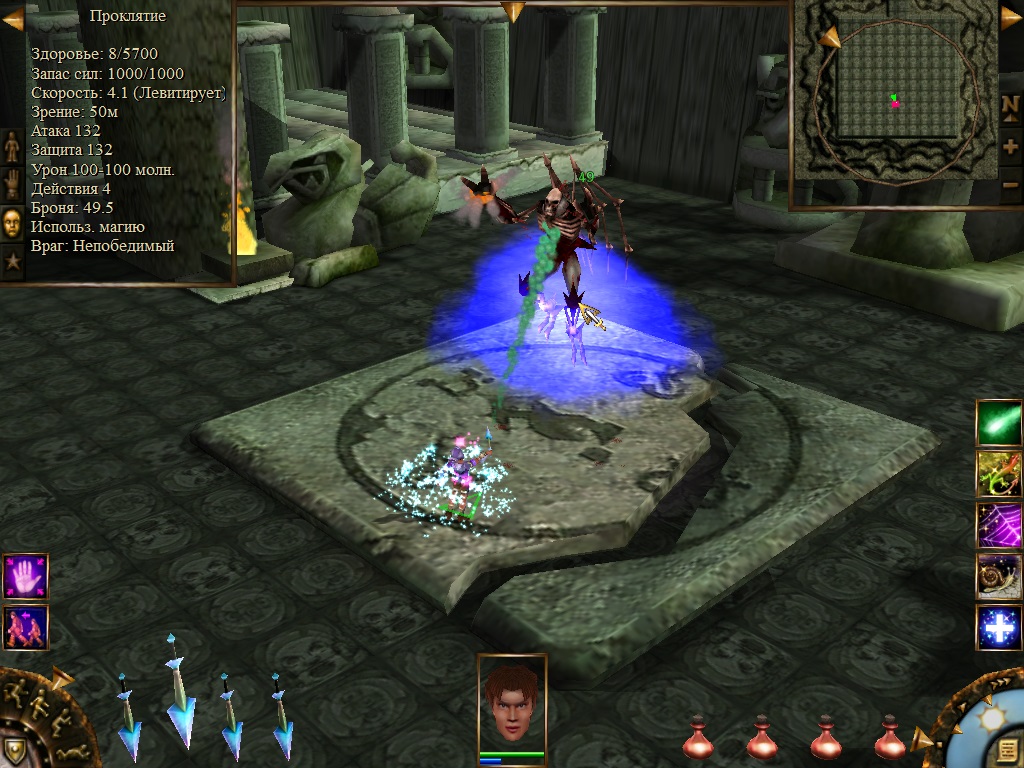The width and height of the screenshot is (1024, 768).
Task: Cast the white sparkle healing spell
Action: tap(998, 627)
